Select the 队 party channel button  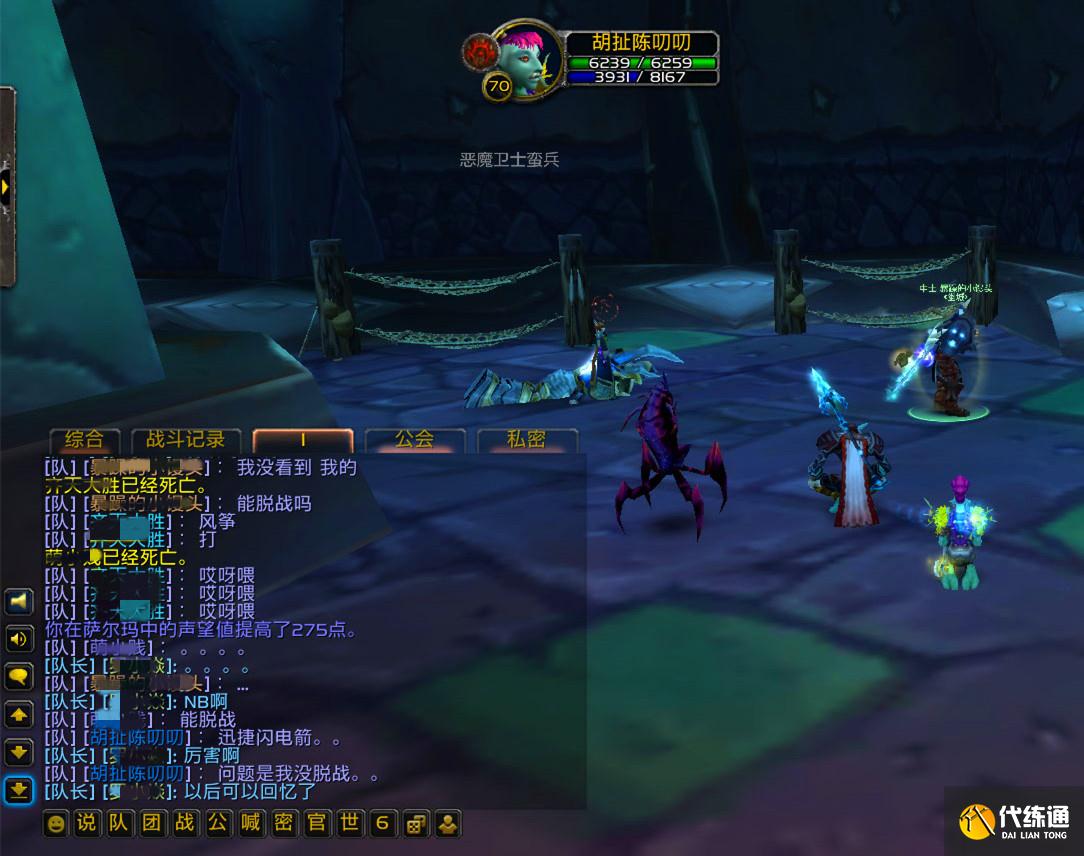coord(119,824)
